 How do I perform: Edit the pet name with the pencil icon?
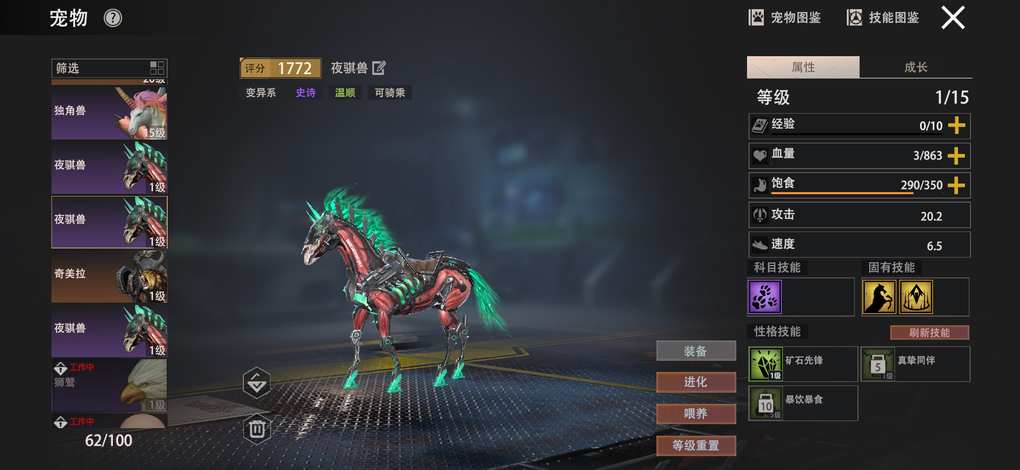[378, 68]
